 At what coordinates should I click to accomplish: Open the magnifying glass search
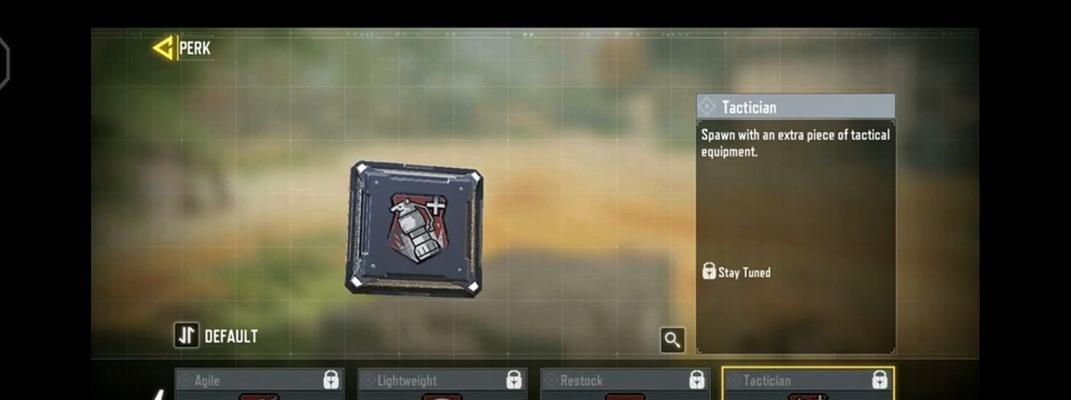tap(672, 340)
